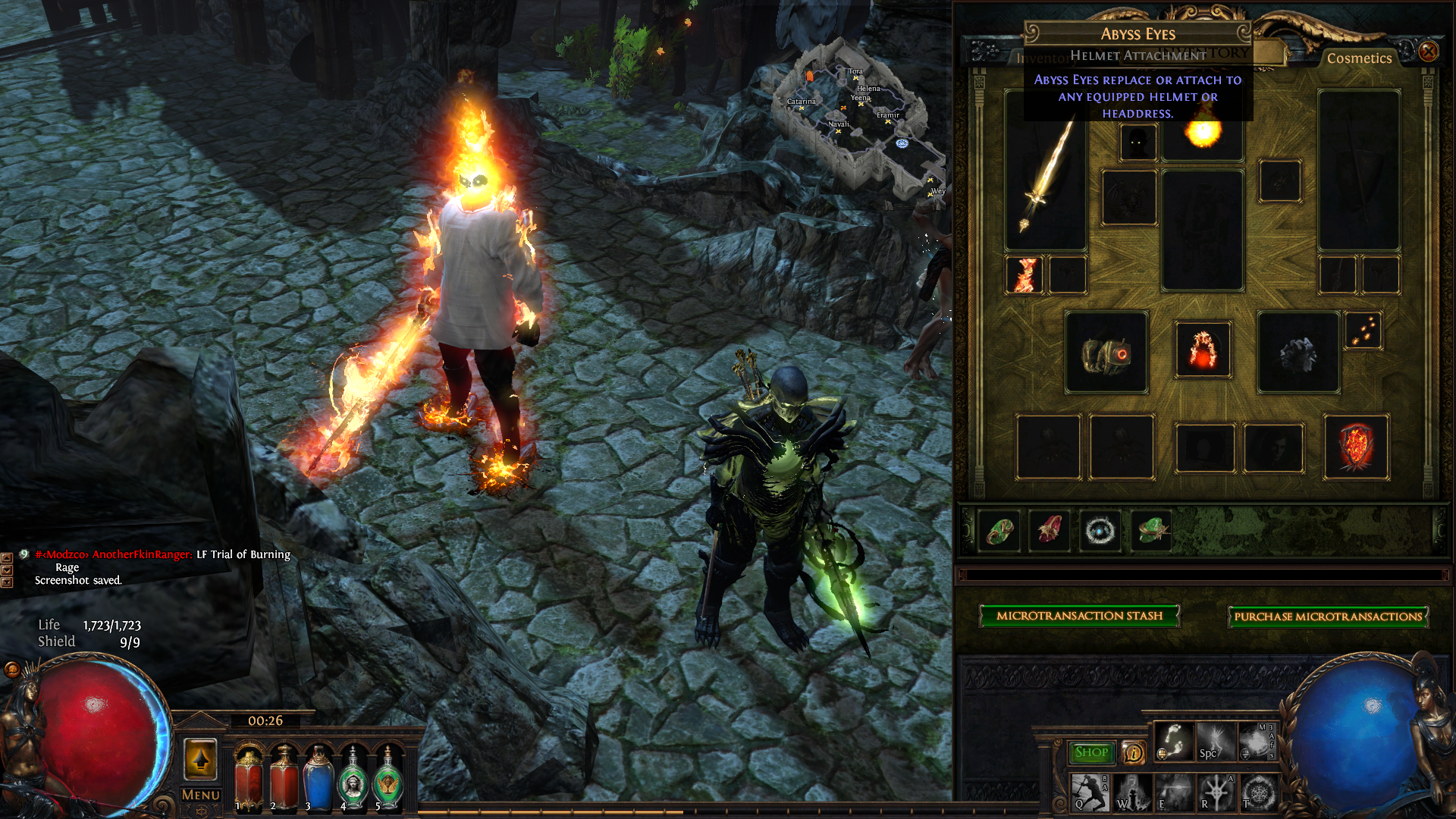Select the fire skull helmet cosmetic slot

click(1203, 136)
